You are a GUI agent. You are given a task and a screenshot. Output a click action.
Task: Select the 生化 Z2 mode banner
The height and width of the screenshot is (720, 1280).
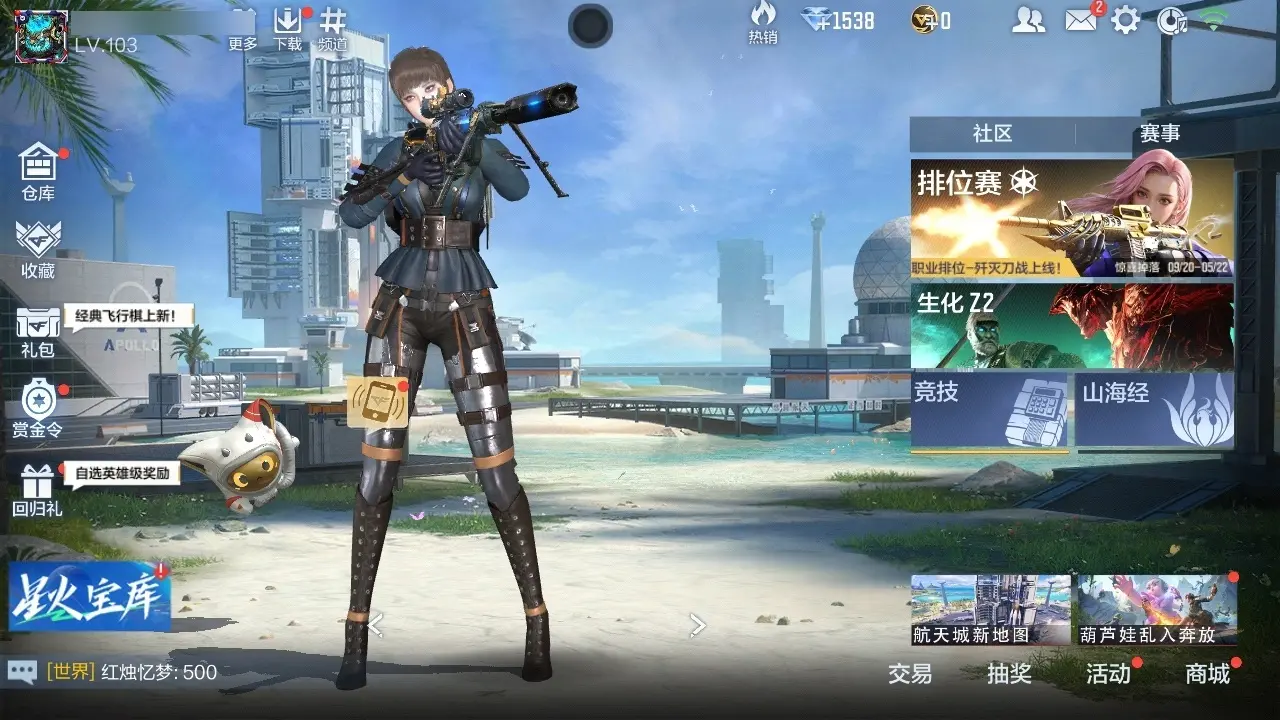pos(1071,326)
